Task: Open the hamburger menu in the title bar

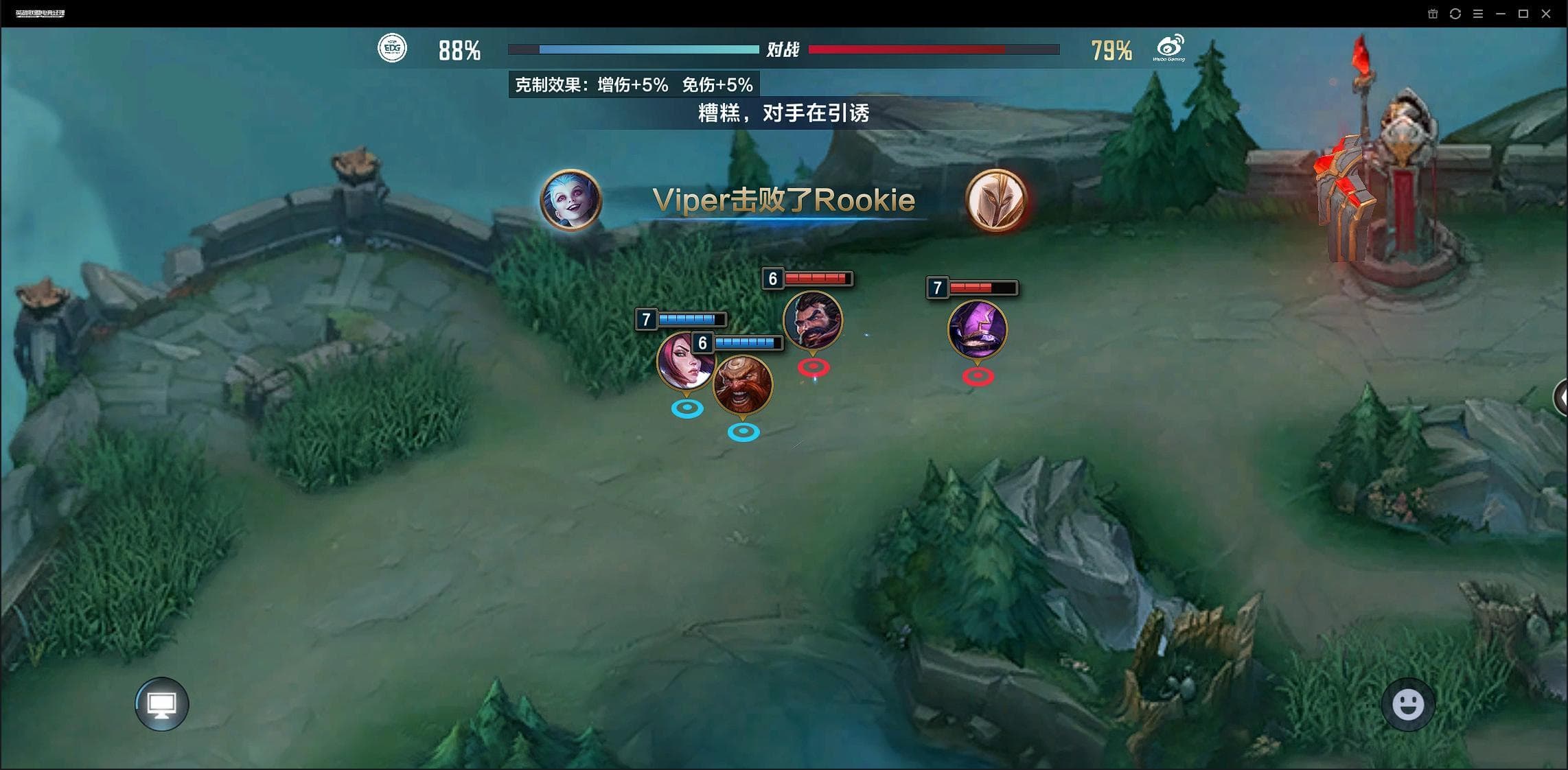Action: pyautogui.click(x=1478, y=13)
